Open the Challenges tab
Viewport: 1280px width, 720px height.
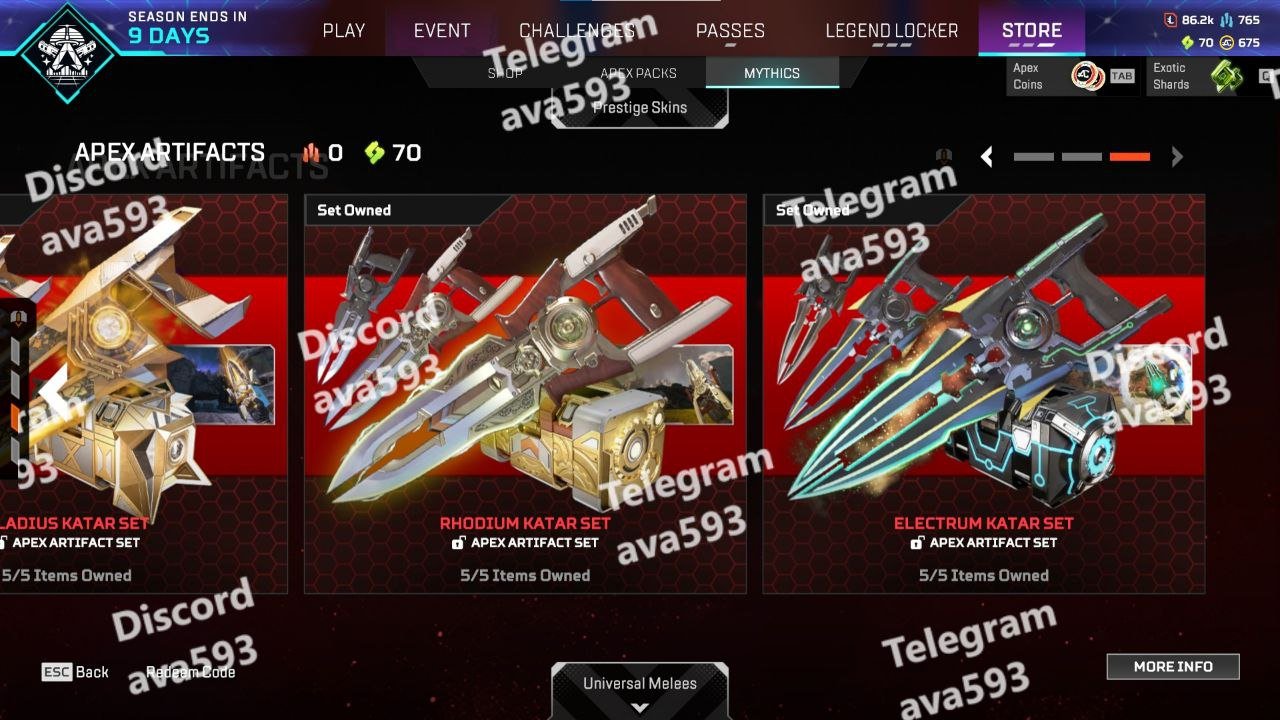click(x=577, y=30)
